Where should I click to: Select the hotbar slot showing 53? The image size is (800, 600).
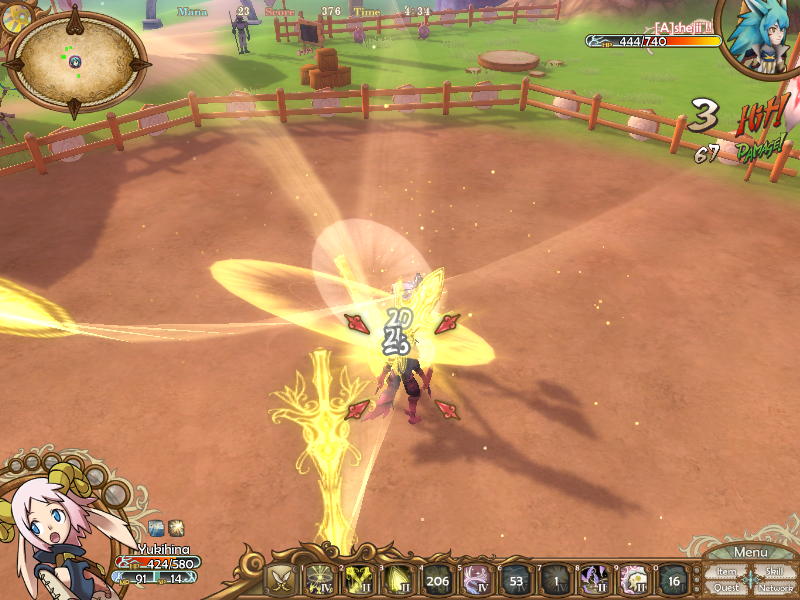click(515, 579)
